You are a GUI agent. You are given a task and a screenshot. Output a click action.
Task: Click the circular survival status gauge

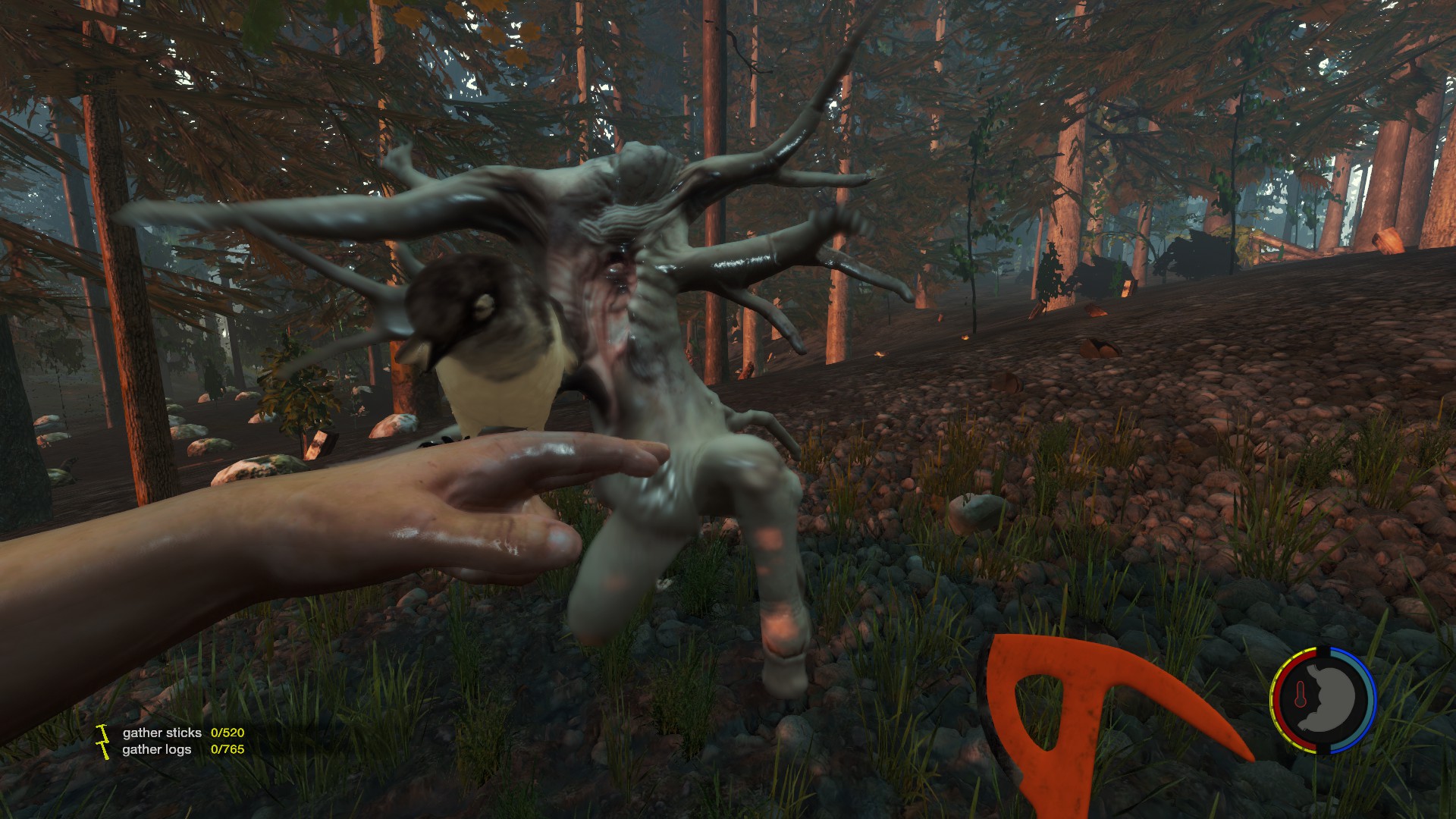1323,700
